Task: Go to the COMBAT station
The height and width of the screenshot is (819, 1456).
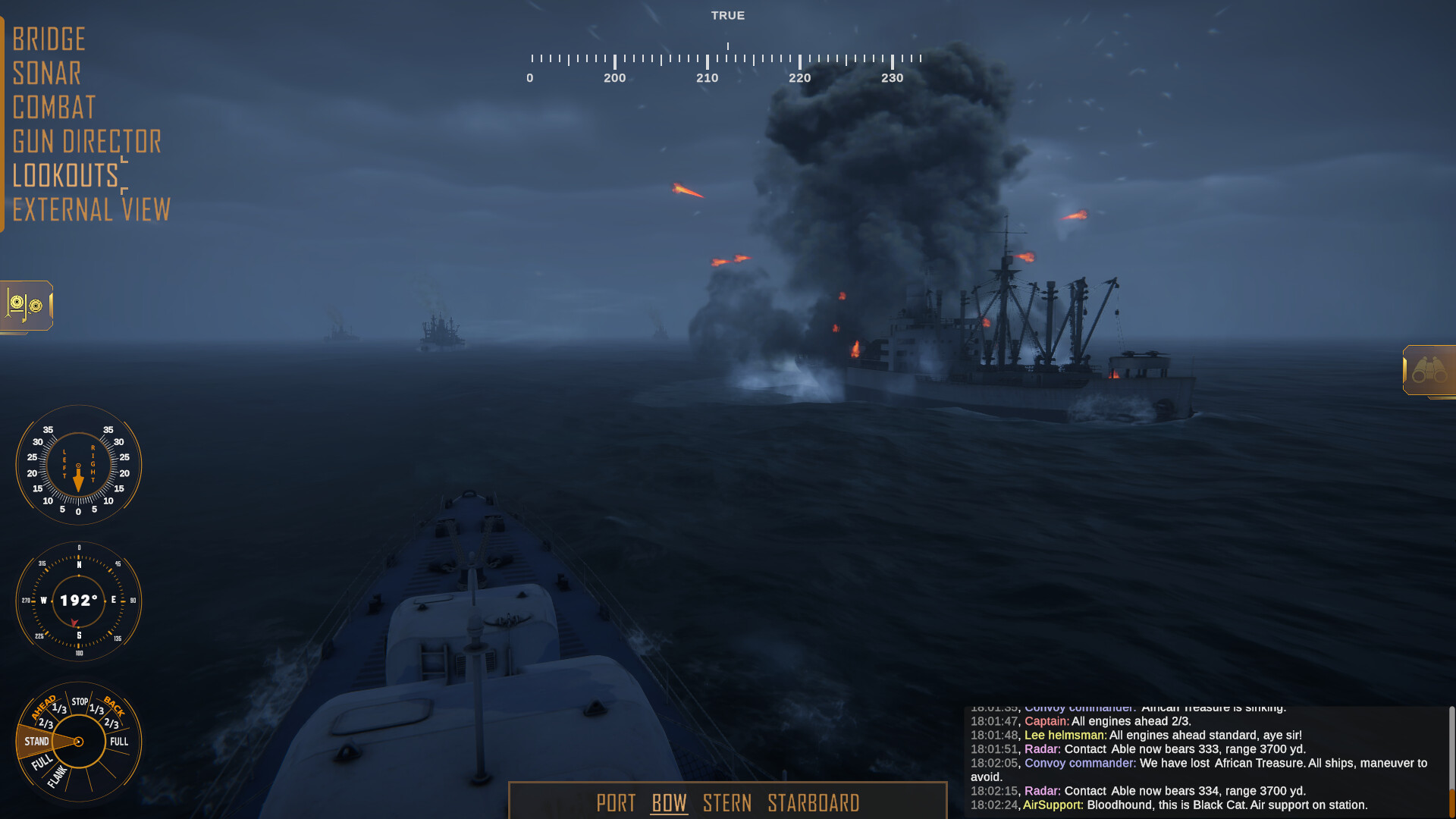Action: click(x=54, y=107)
